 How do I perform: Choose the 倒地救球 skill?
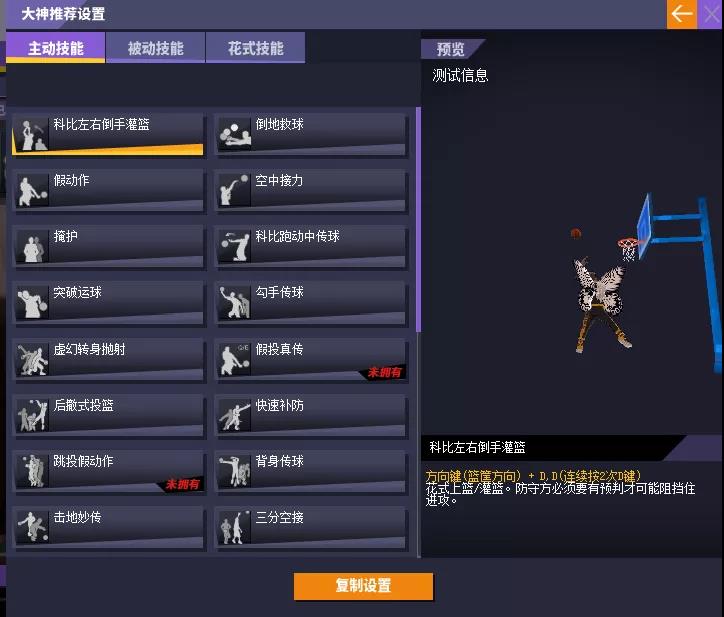[312, 135]
